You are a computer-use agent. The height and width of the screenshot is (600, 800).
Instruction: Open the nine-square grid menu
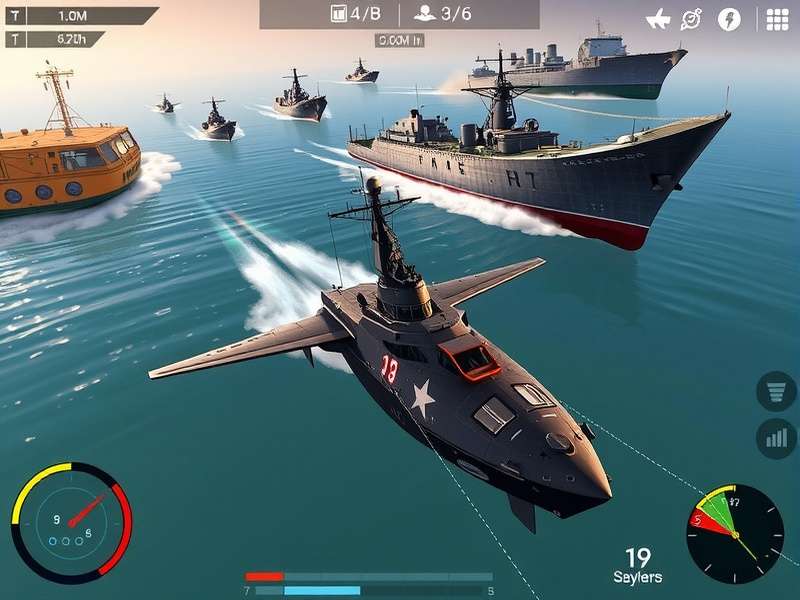click(777, 19)
